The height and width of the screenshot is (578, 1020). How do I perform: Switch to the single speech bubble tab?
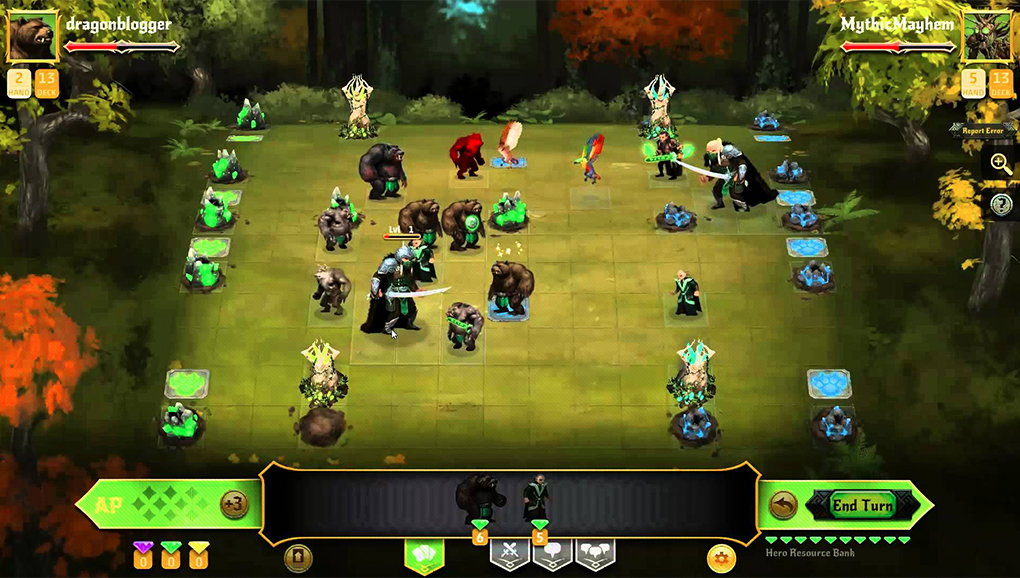[x=552, y=552]
